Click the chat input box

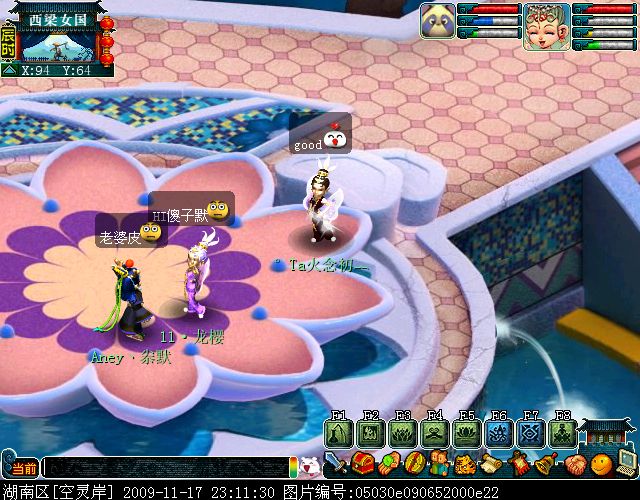pos(165,467)
